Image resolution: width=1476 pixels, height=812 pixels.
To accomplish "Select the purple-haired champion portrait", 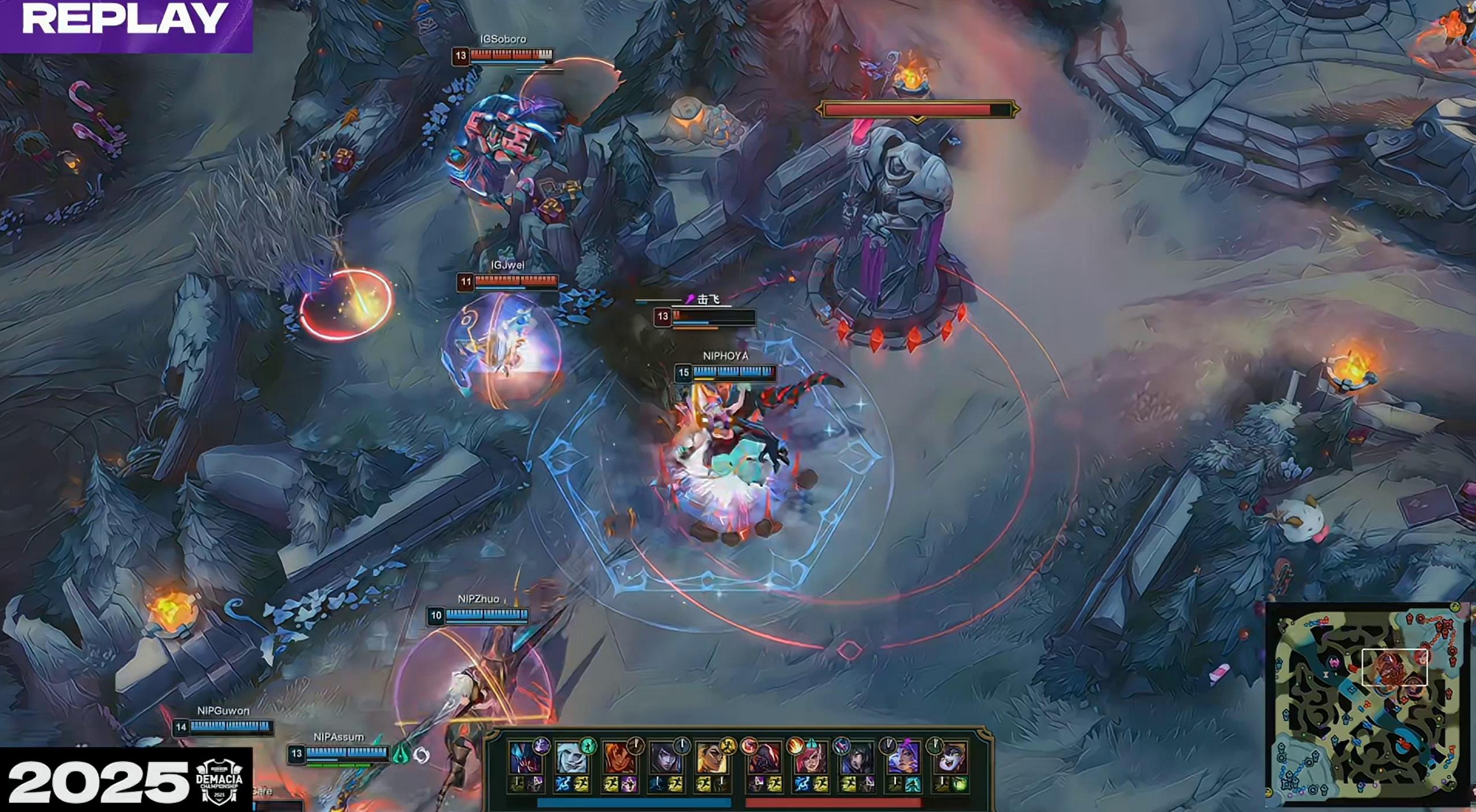I will point(902,758).
